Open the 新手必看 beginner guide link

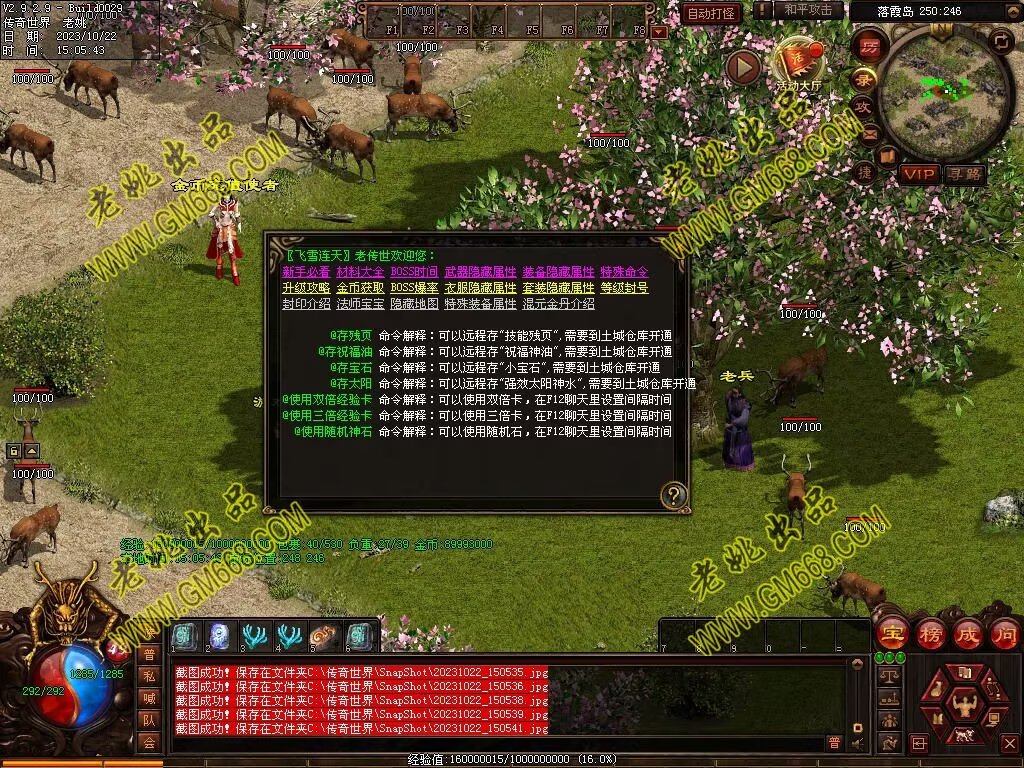click(306, 272)
